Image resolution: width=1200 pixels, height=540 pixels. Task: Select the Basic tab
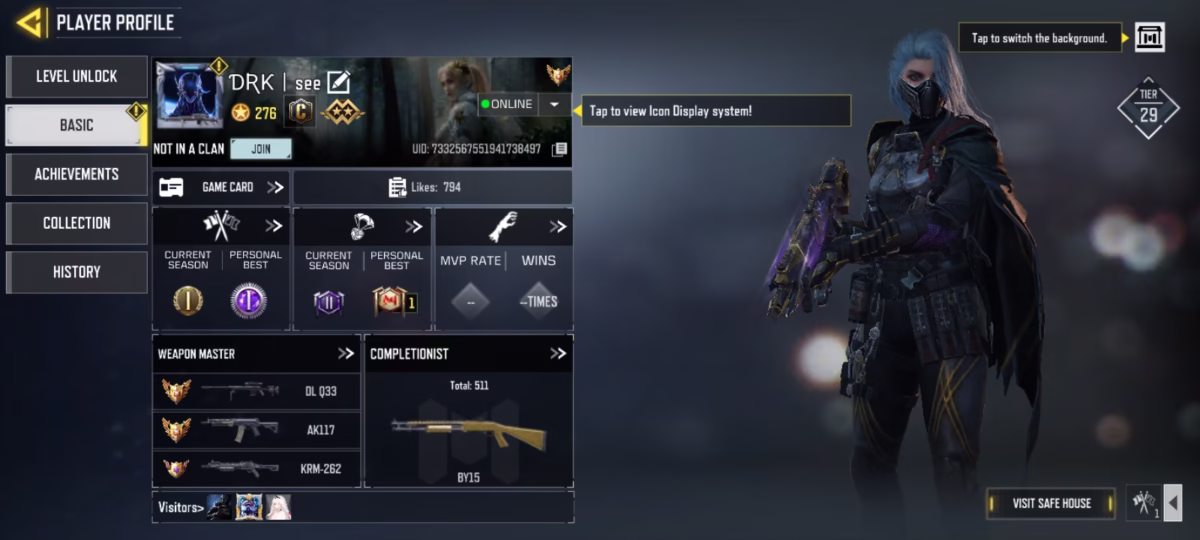click(77, 125)
